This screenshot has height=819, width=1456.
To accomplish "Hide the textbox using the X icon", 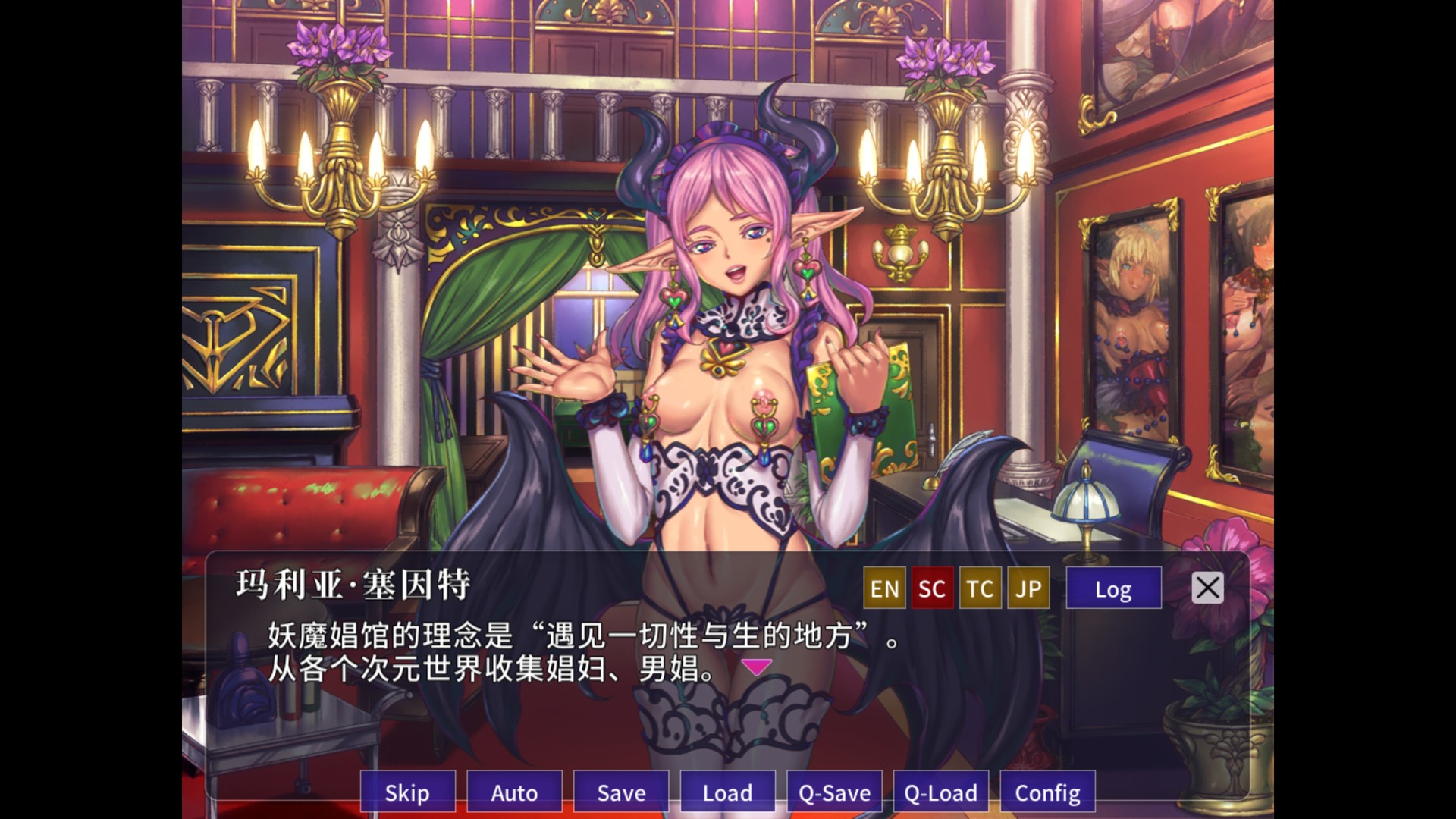I will click(1207, 587).
